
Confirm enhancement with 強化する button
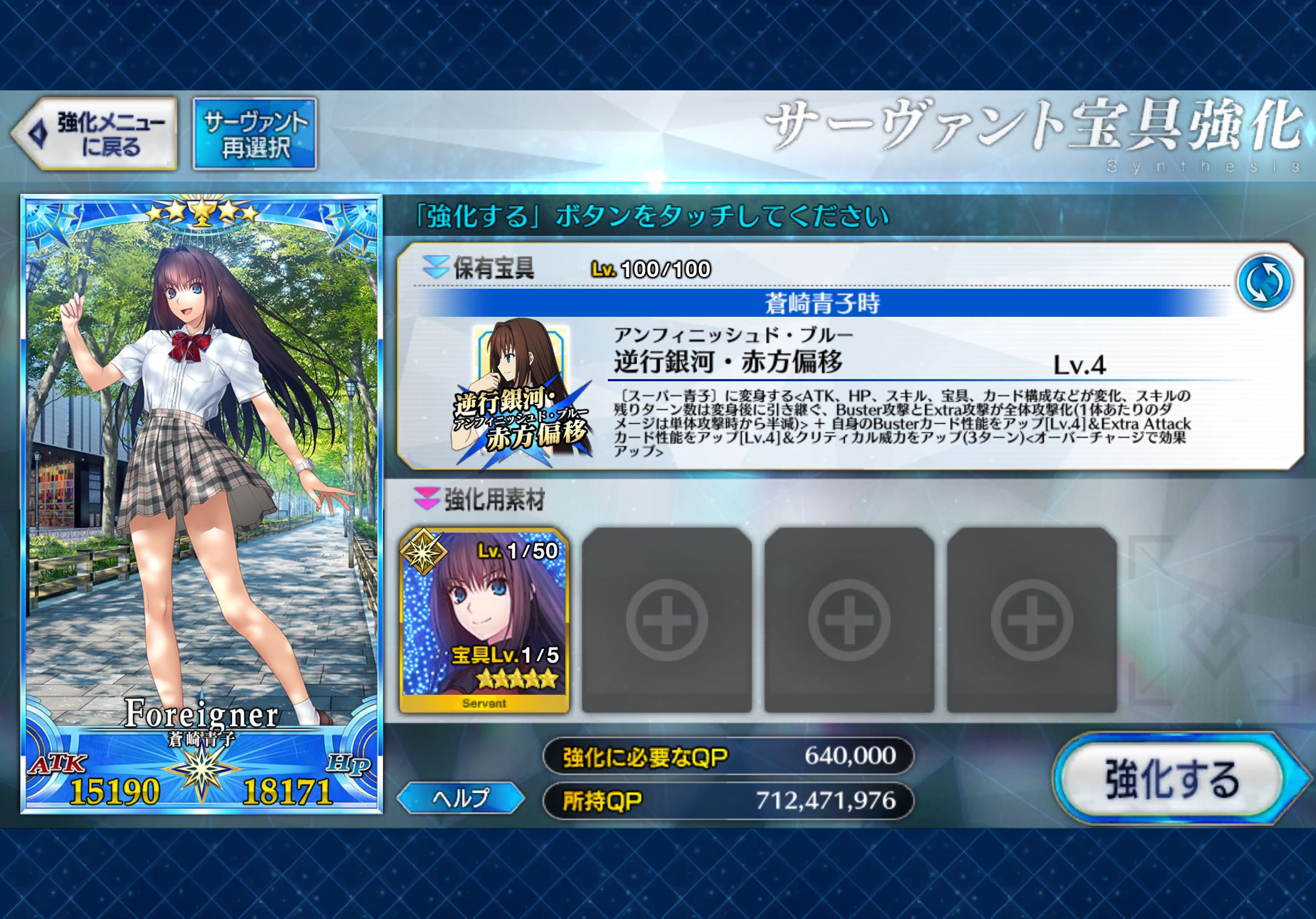[1172, 779]
